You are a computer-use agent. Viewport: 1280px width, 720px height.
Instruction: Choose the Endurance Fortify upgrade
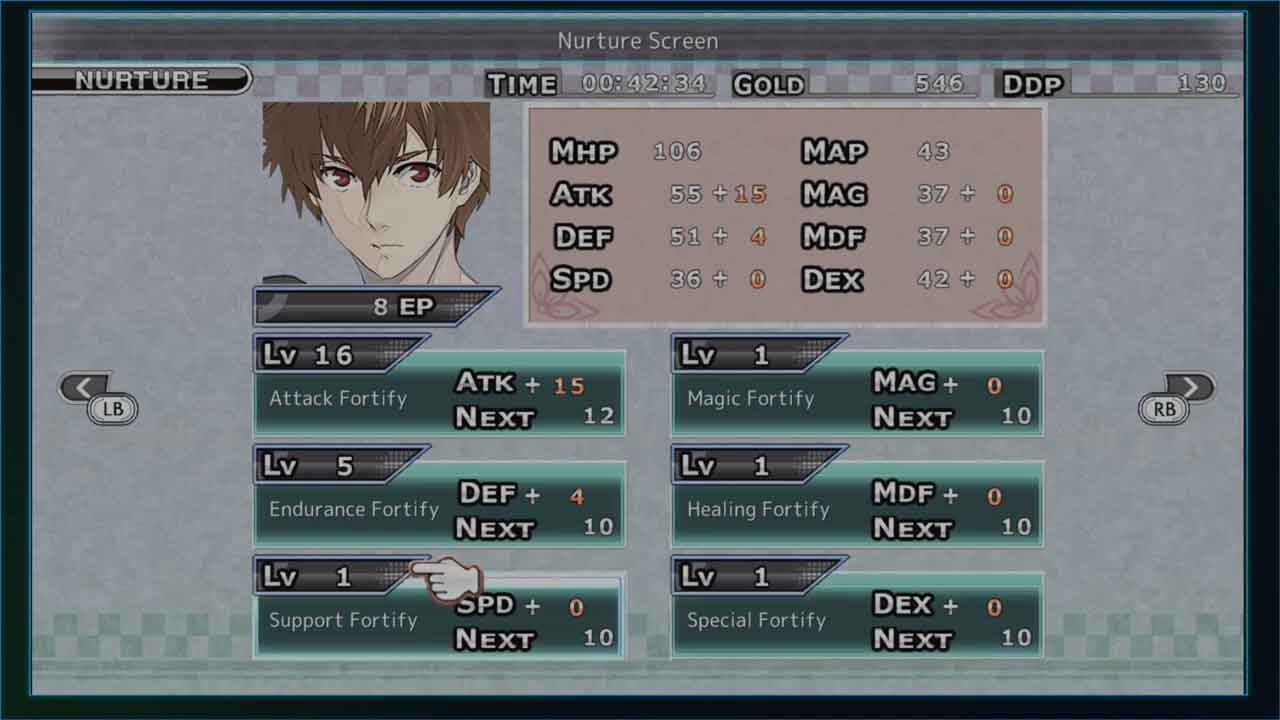pyautogui.click(x=439, y=510)
